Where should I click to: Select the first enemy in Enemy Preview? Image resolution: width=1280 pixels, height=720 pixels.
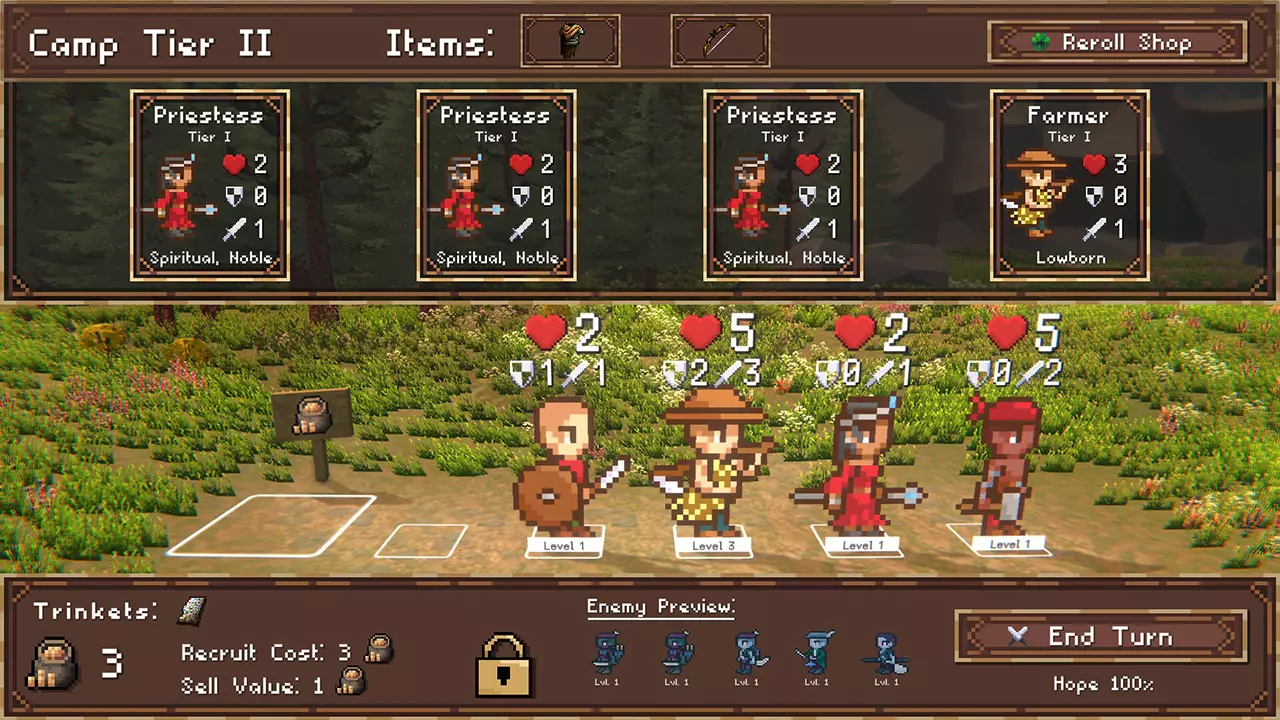click(x=607, y=655)
